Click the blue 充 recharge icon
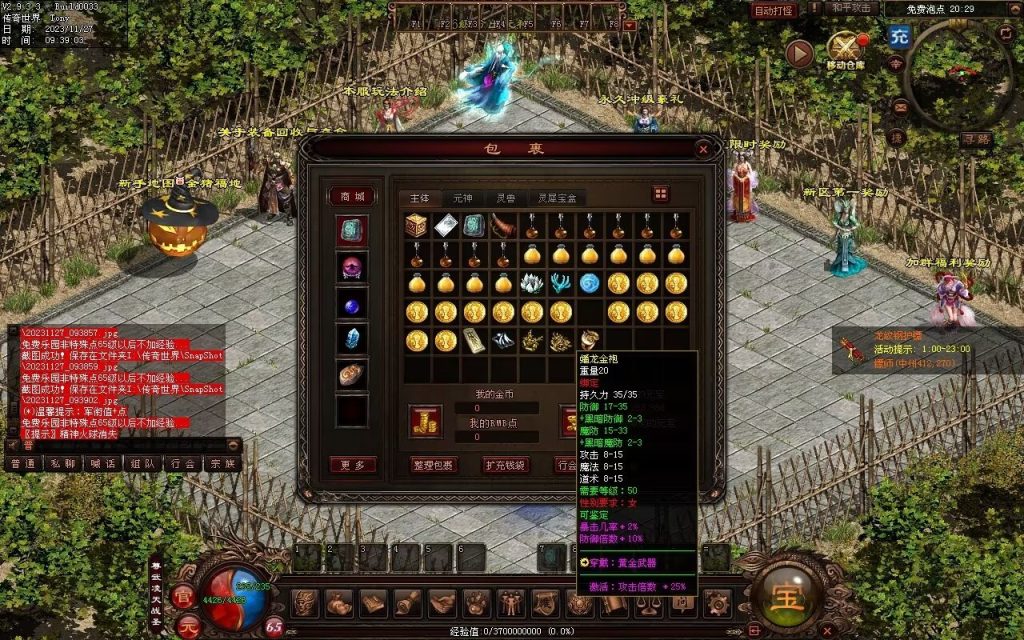The width and height of the screenshot is (1024, 640). click(899, 37)
